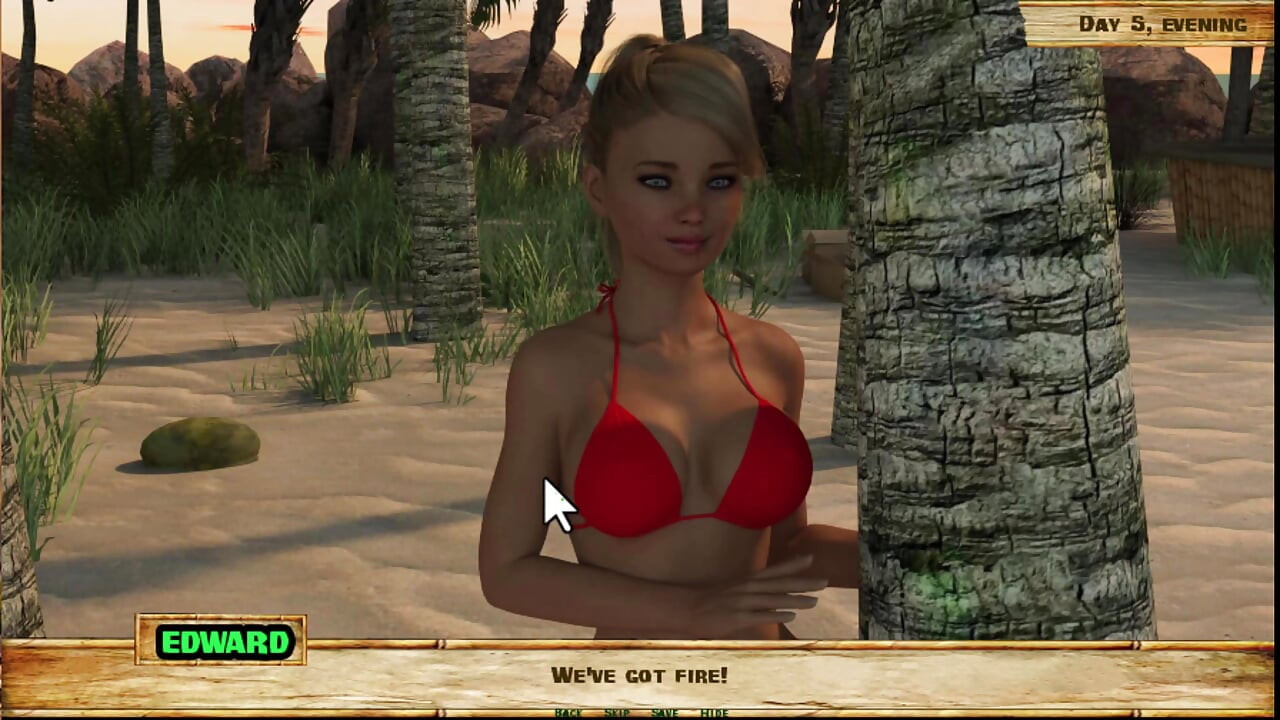Click the EDWARD name plate

point(226,643)
